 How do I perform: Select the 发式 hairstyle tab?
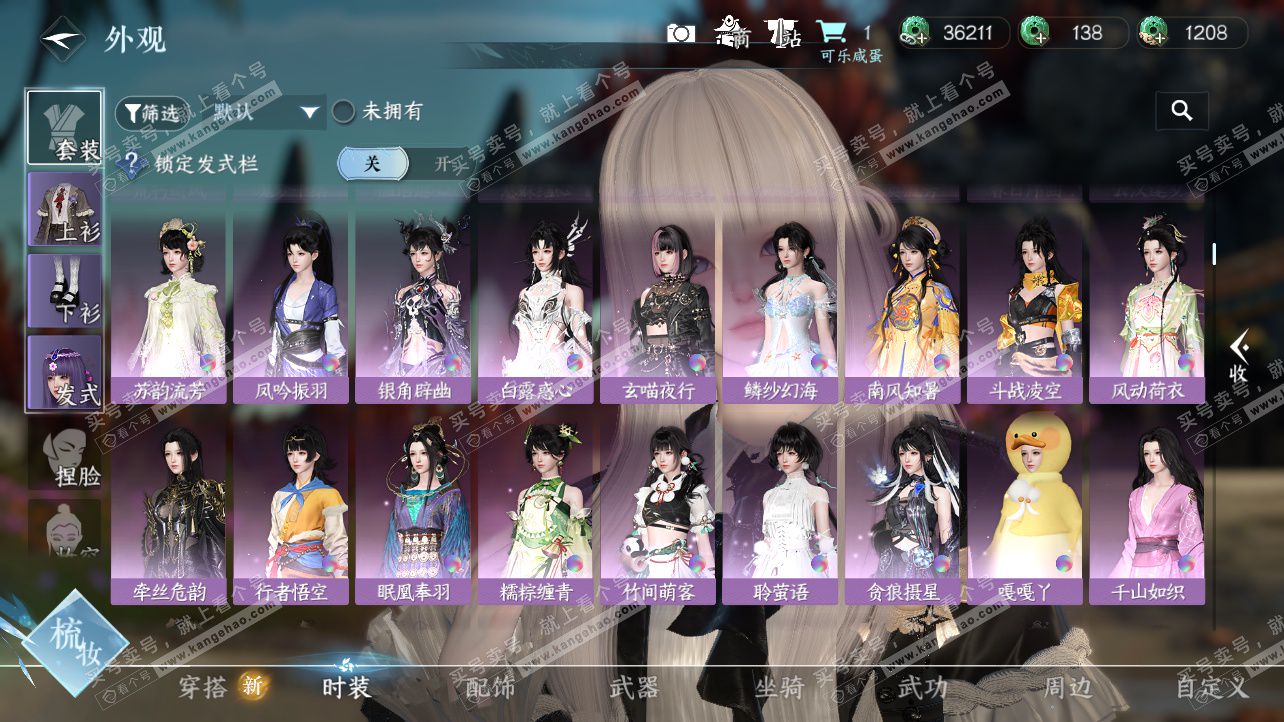(65, 372)
